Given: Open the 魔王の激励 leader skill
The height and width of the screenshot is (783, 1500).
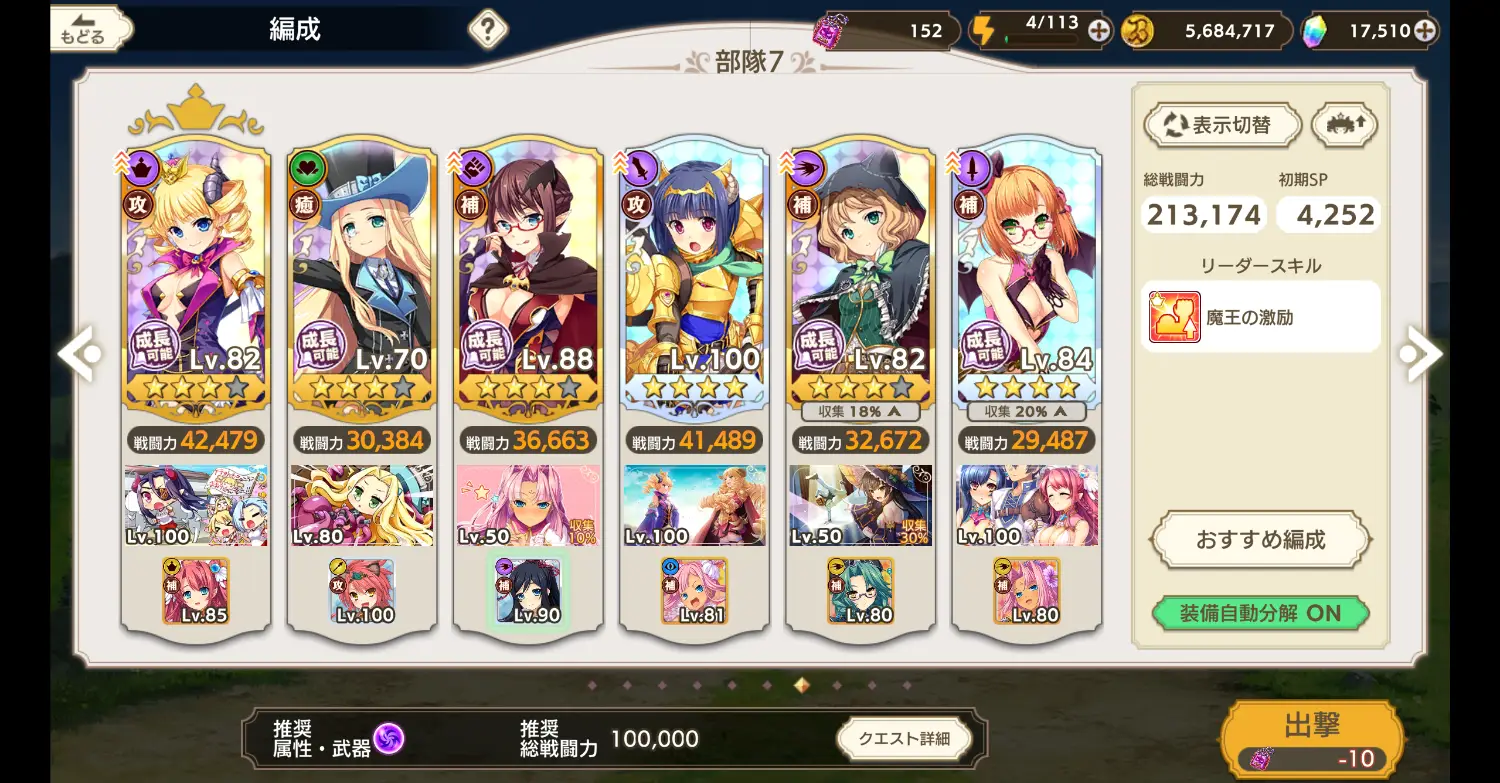Looking at the screenshot, I should coord(1260,317).
